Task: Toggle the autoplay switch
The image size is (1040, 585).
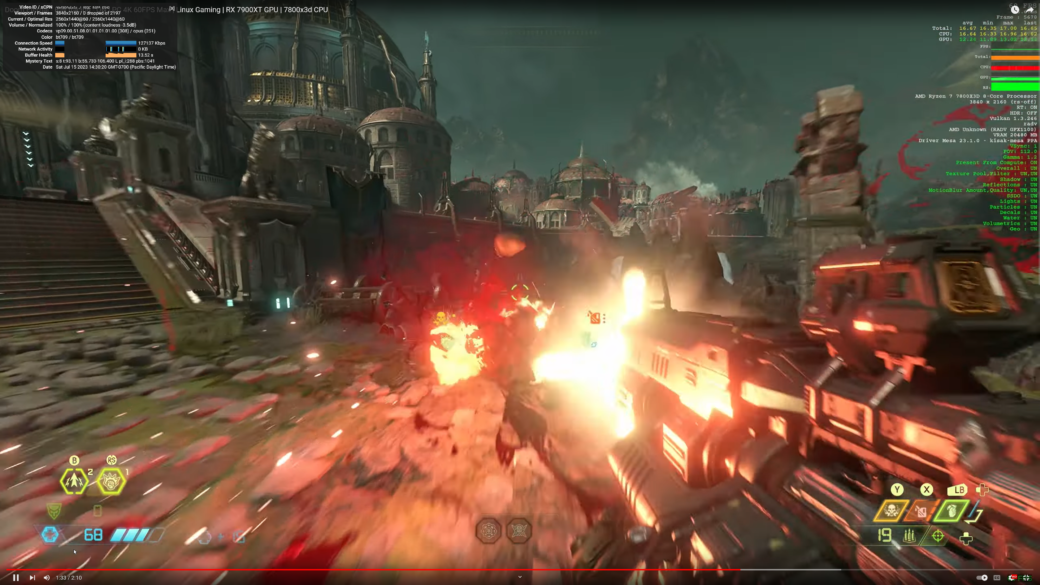Action: [x=984, y=577]
